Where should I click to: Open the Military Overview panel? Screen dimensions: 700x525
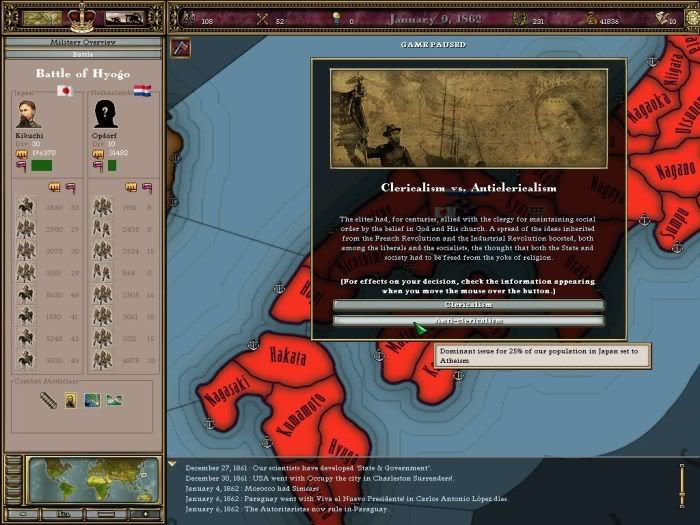pyautogui.click(x=82, y=42)
